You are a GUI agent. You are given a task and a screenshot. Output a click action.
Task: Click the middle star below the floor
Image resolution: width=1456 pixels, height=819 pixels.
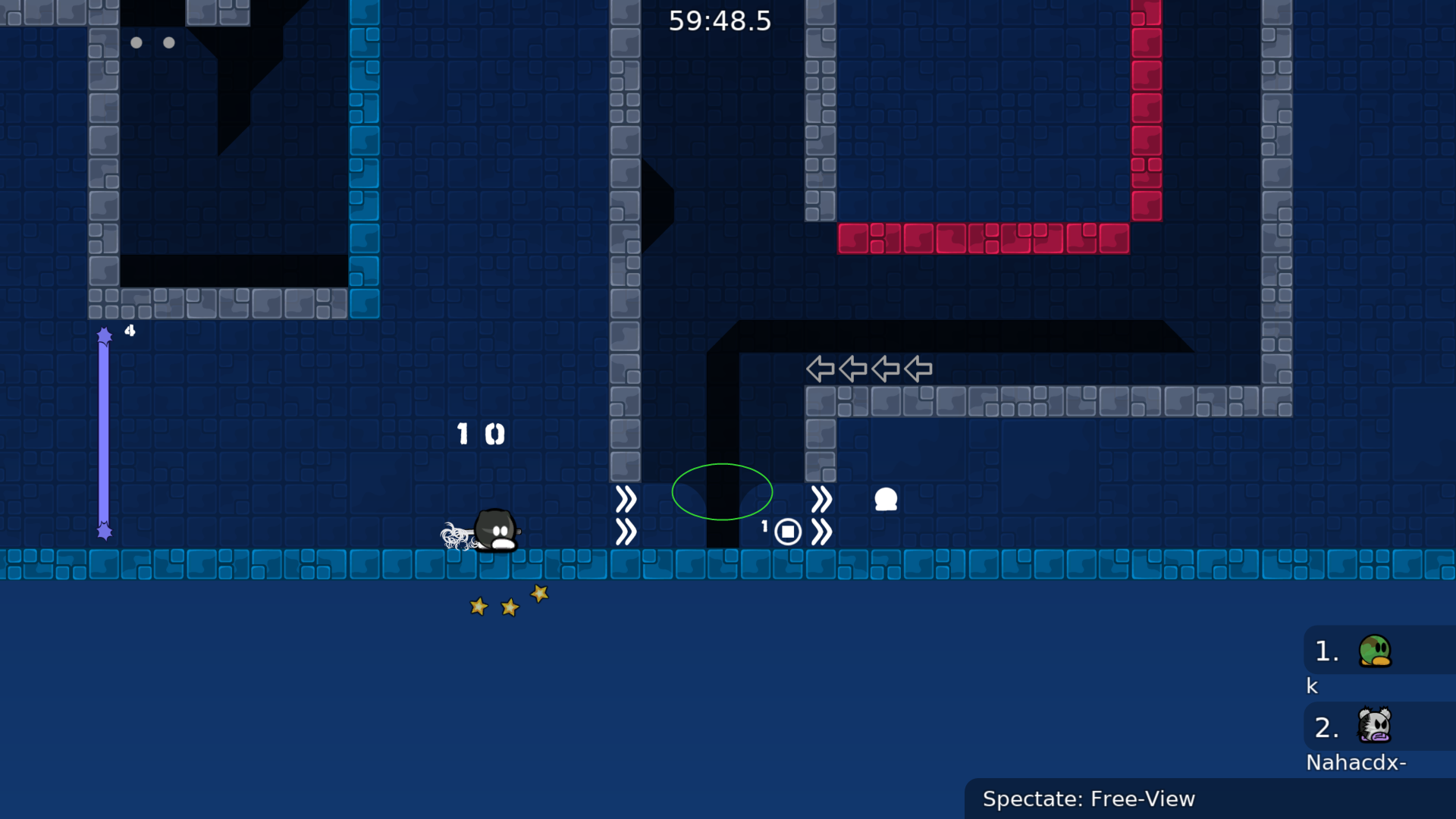pyautogui.click(x=508, y=606)
